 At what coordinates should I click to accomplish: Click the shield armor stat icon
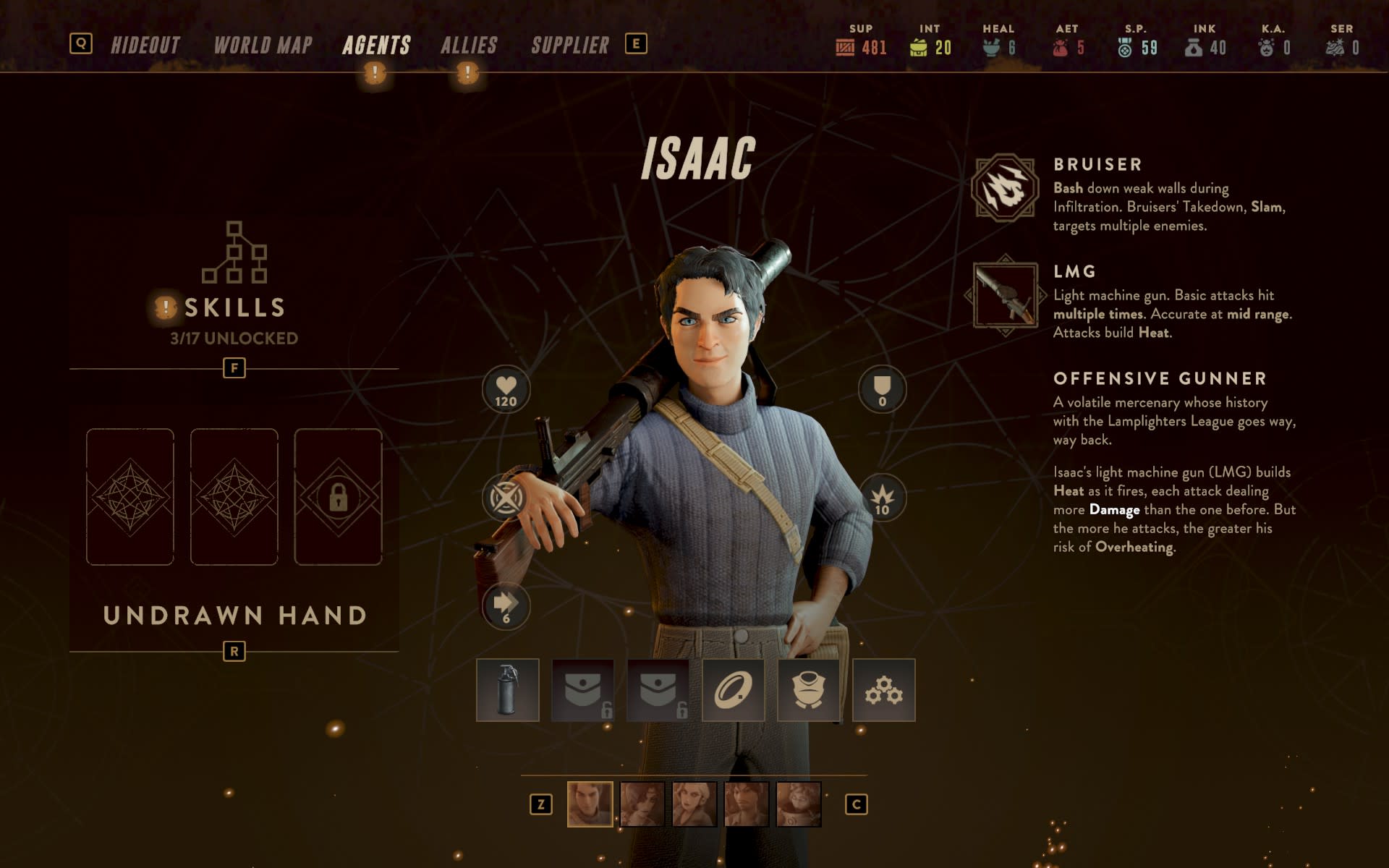point(882,390)
